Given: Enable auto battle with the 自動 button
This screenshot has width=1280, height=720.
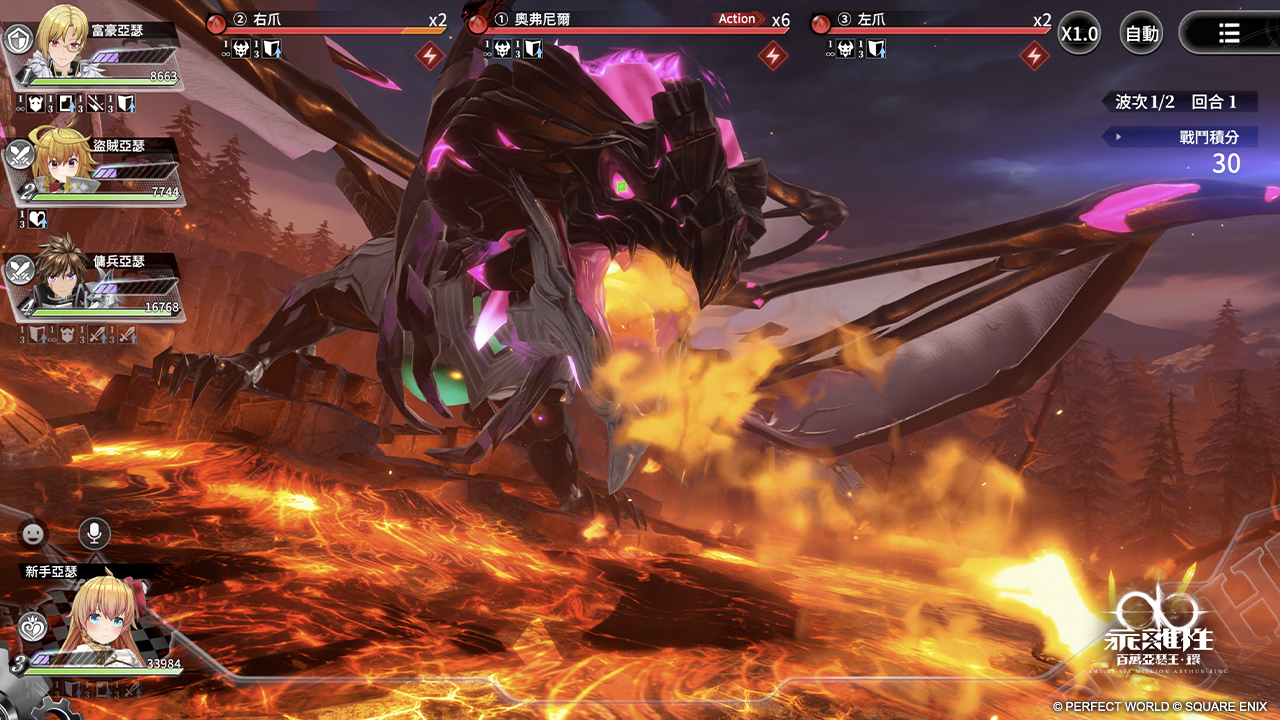Looking at the screenshot, I should 1142,33.
